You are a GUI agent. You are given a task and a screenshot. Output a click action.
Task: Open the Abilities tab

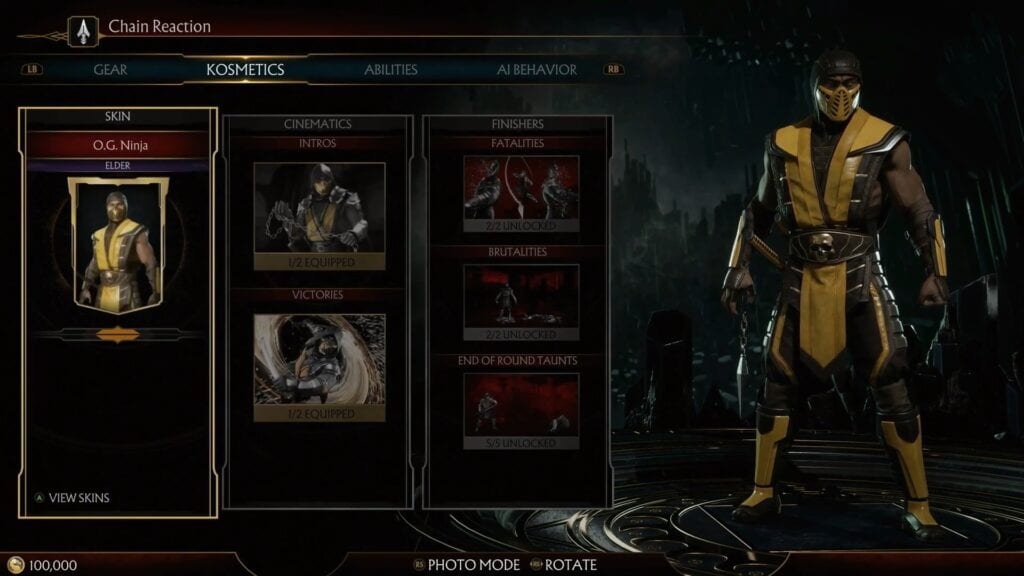(391, 70)
